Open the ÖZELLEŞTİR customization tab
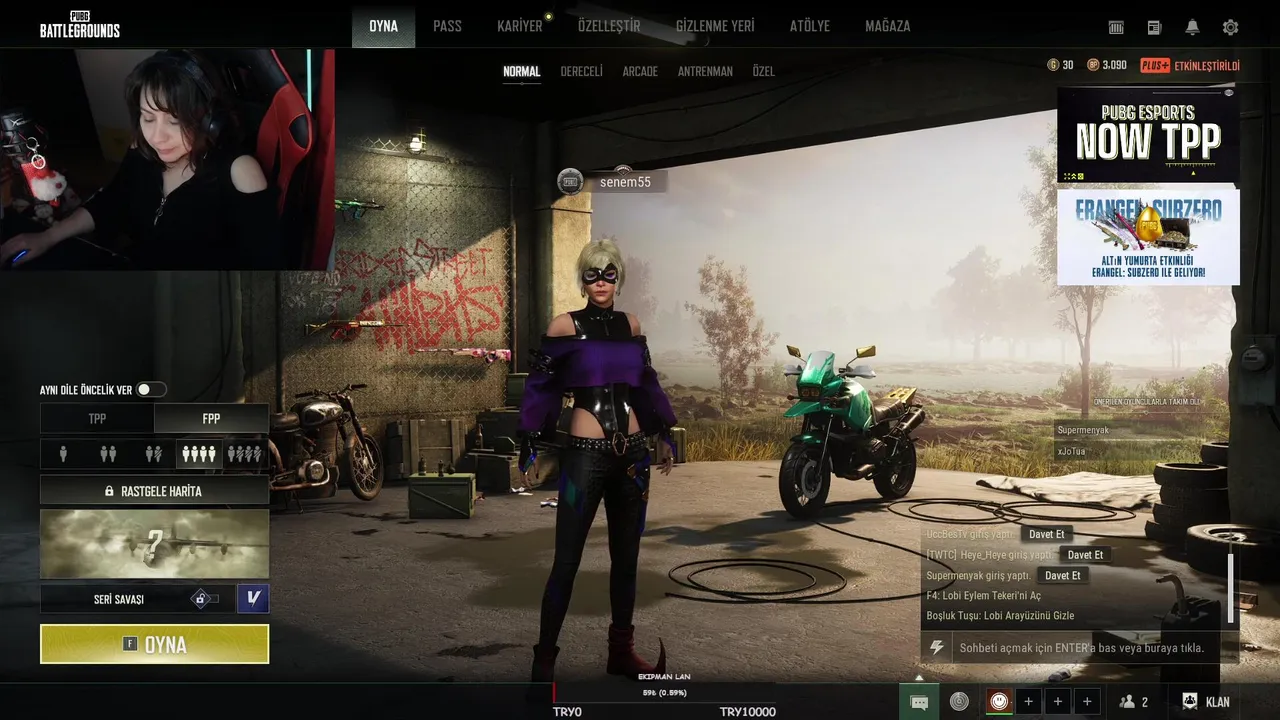 (x=608, y=26)
